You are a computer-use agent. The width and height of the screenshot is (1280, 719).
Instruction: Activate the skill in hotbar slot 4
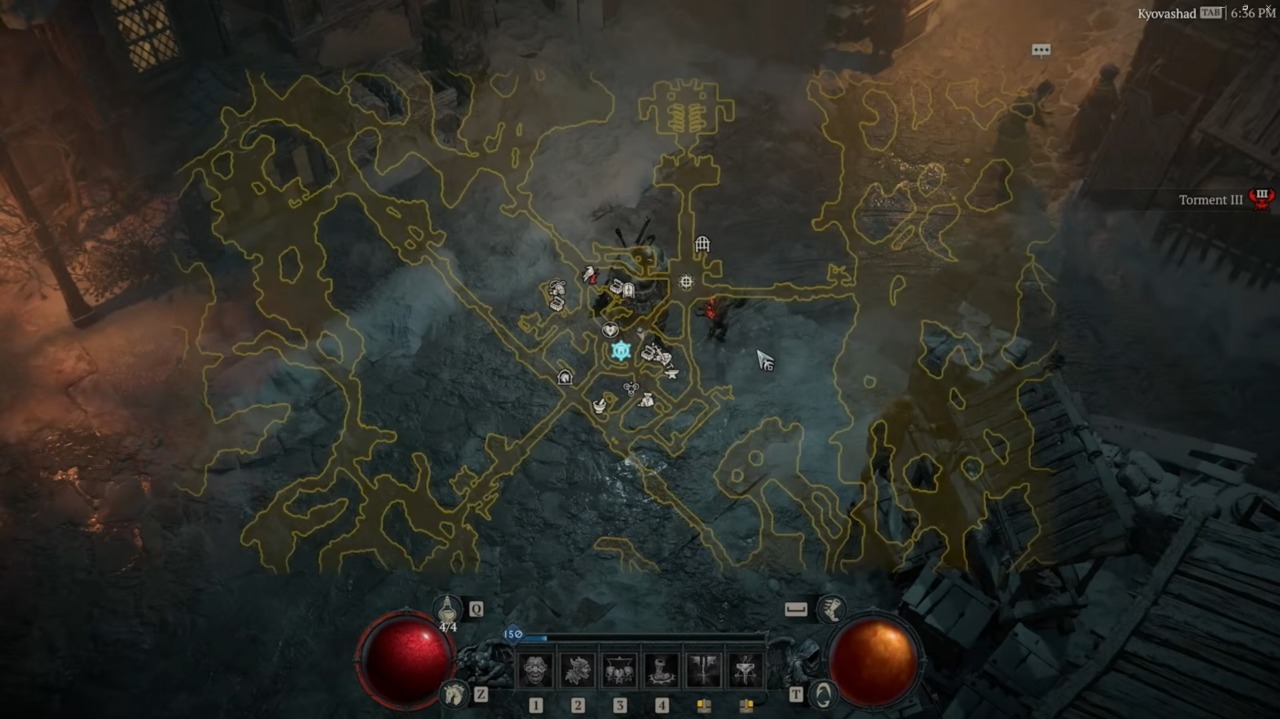(x=662, y=669)
